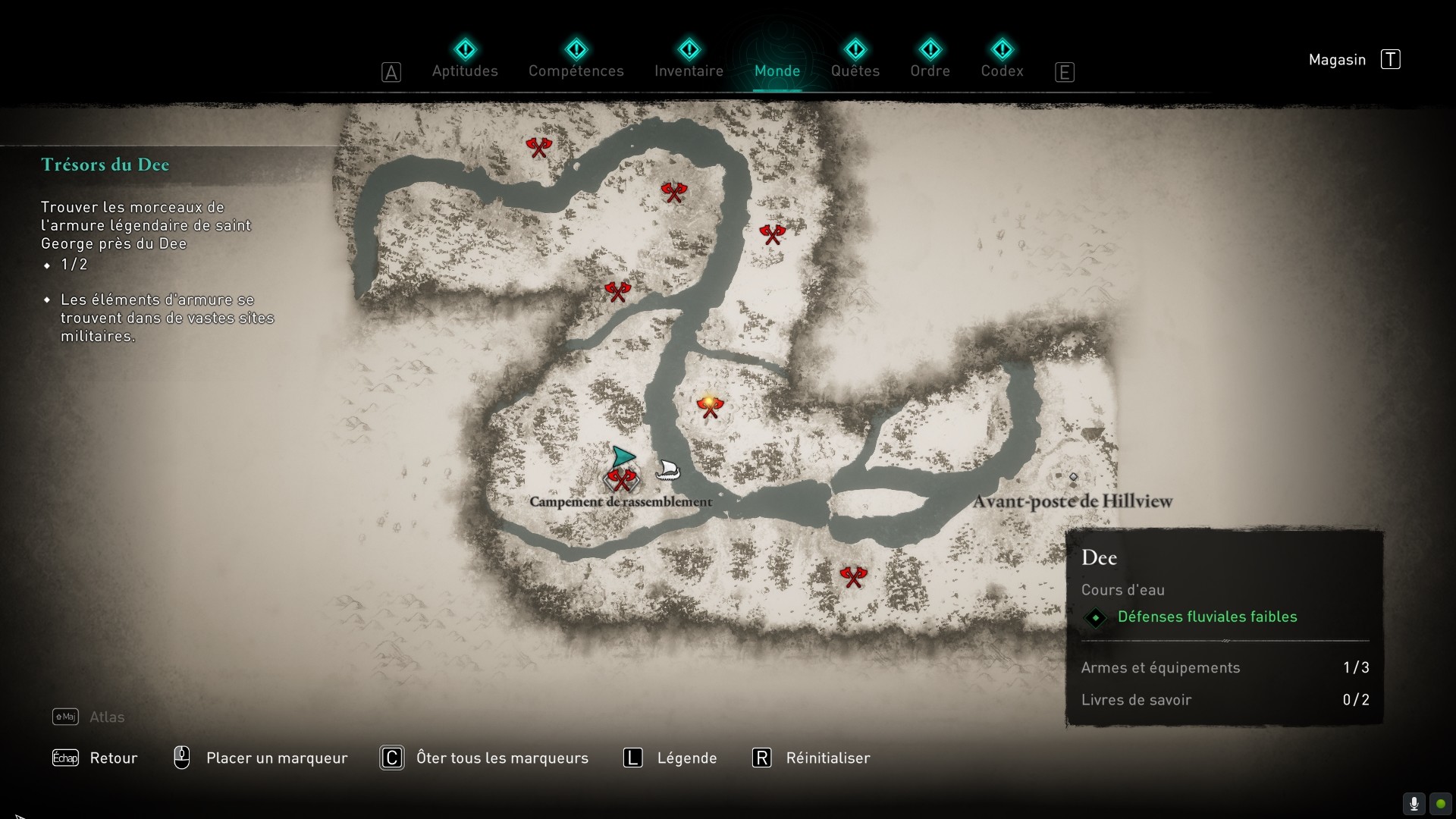Image resolution: width=1456 pixels, height=819 pixels.
Task: Expand the Trésors du Dee objective entry
Action: [x=105, y=165]
